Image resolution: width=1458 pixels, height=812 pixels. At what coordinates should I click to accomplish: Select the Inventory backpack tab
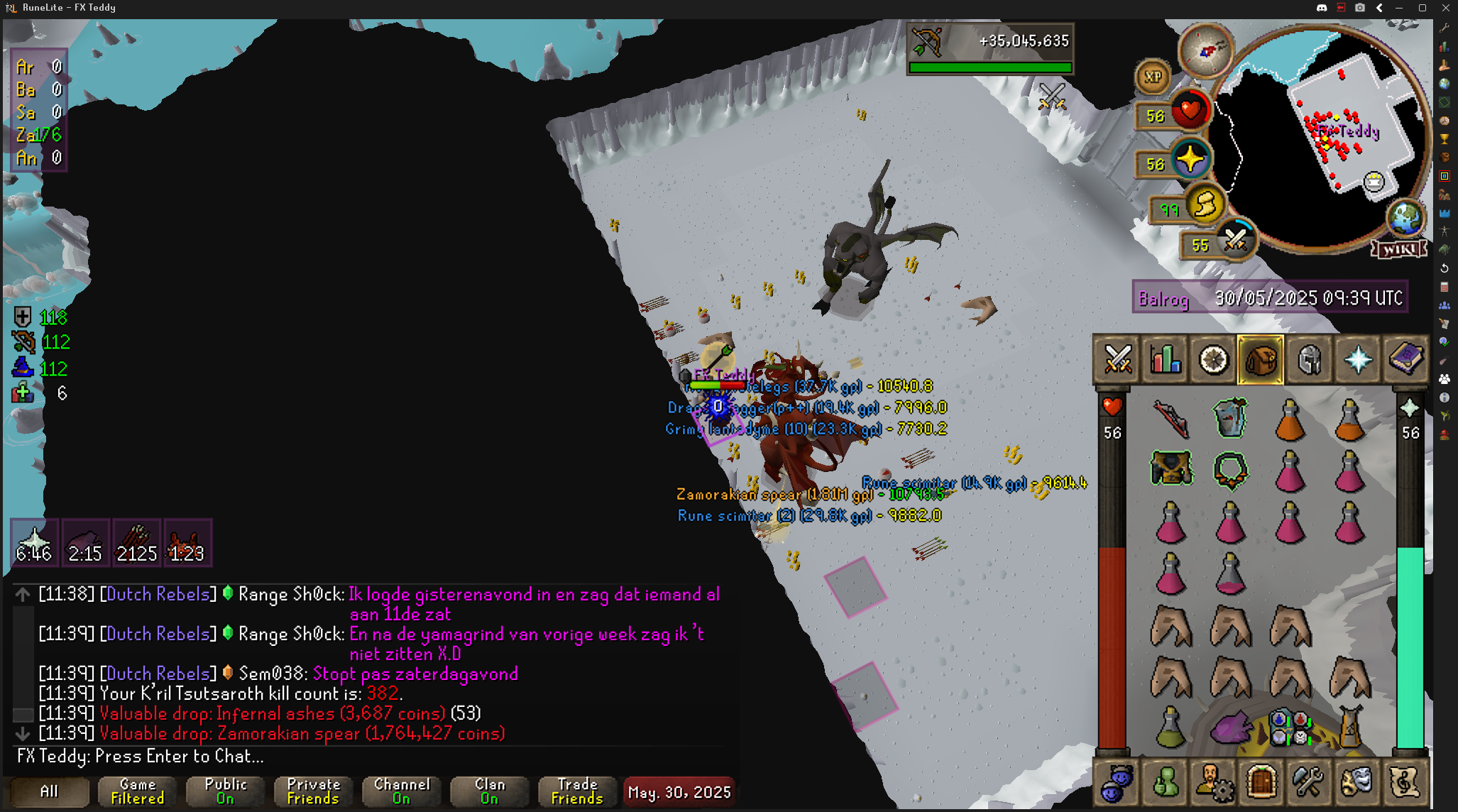tap(1261, 359)
